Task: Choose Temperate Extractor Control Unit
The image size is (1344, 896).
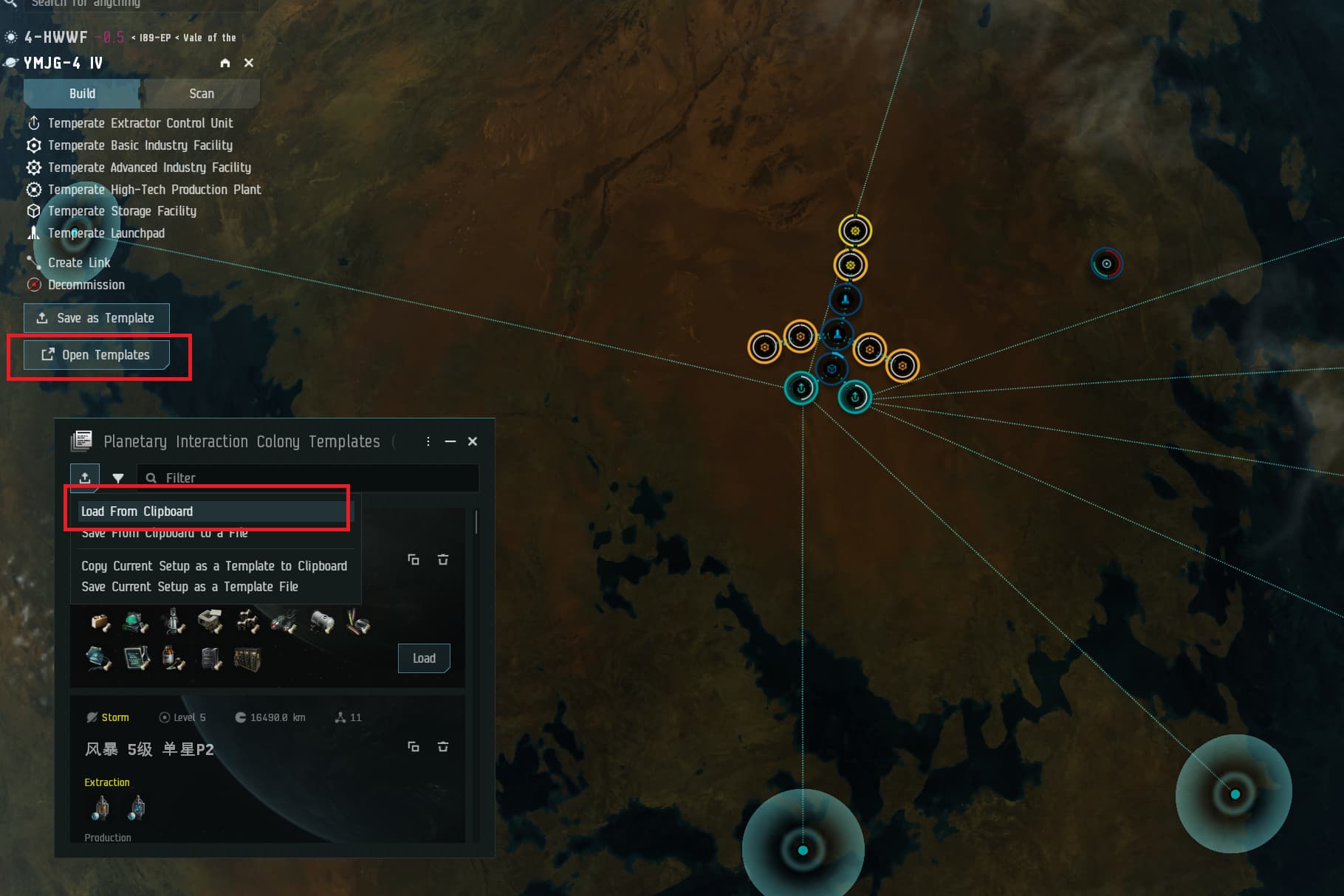Action: [140, 123]
